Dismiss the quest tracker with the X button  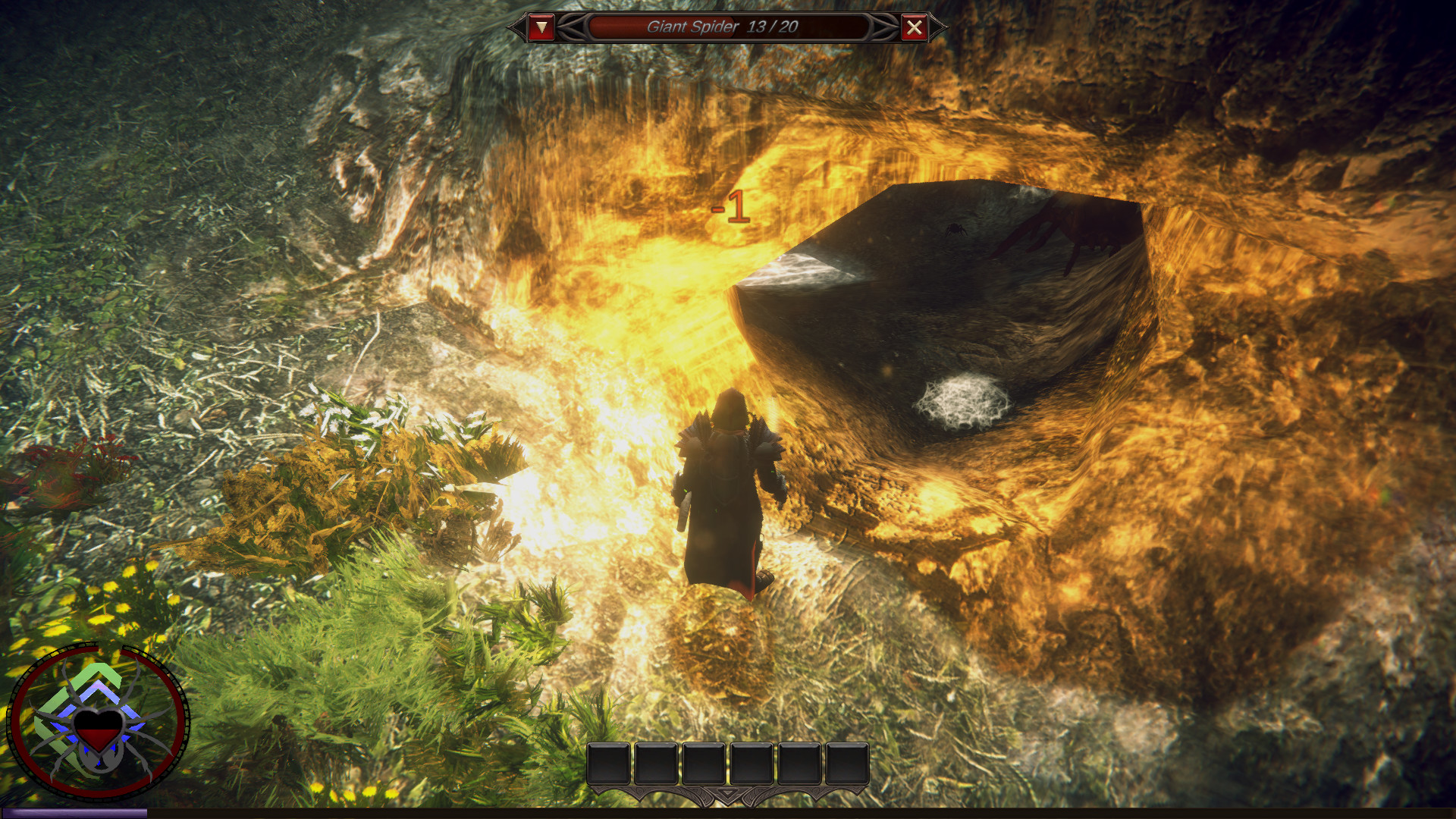tap(915, 27)
